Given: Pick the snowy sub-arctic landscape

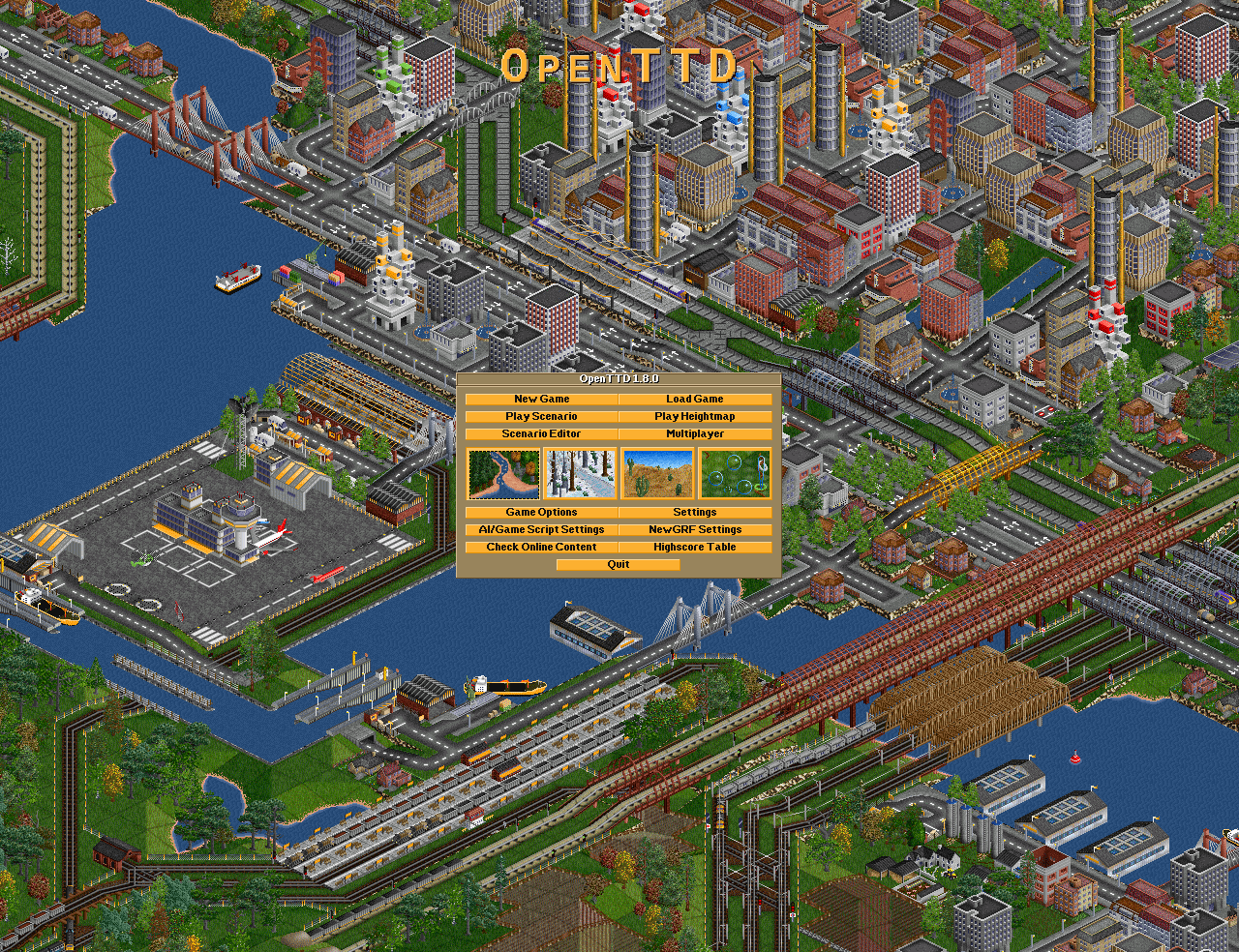Looking at the screenshot, I should (x=581, y=473).
